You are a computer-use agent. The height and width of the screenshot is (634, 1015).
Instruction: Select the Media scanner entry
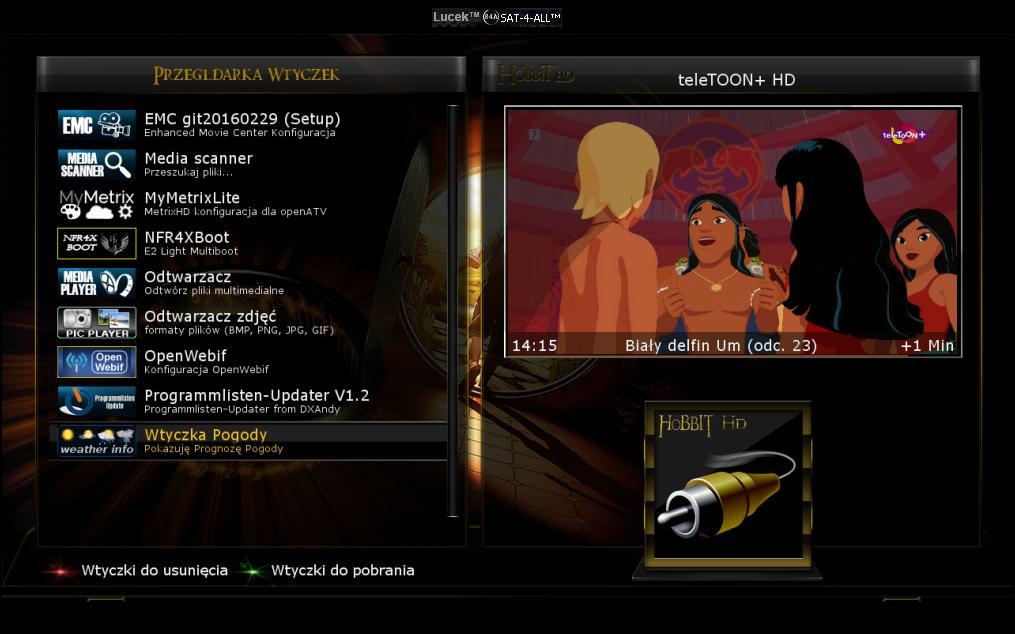pos(198,163)
